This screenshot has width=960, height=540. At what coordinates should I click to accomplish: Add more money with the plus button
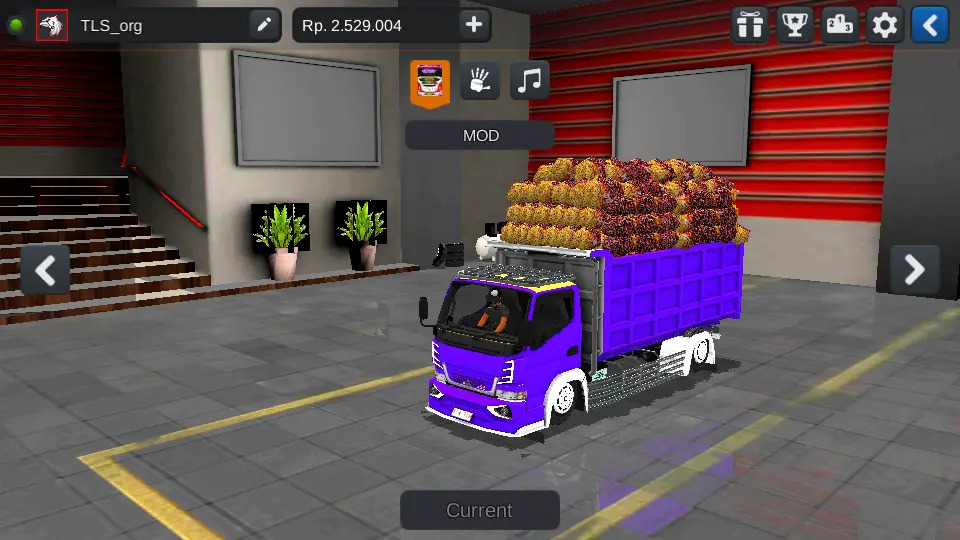[474, 25]
